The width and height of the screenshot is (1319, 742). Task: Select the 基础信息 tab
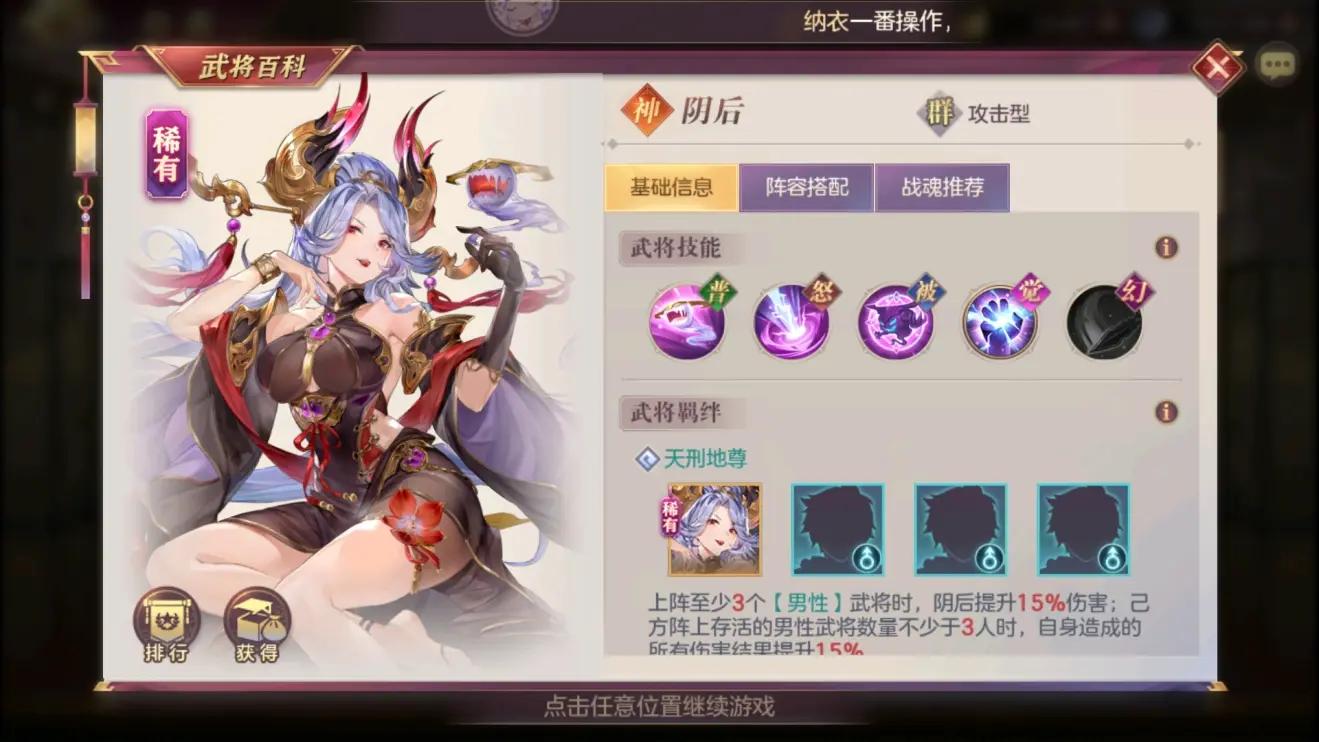(x=670, y=186)
